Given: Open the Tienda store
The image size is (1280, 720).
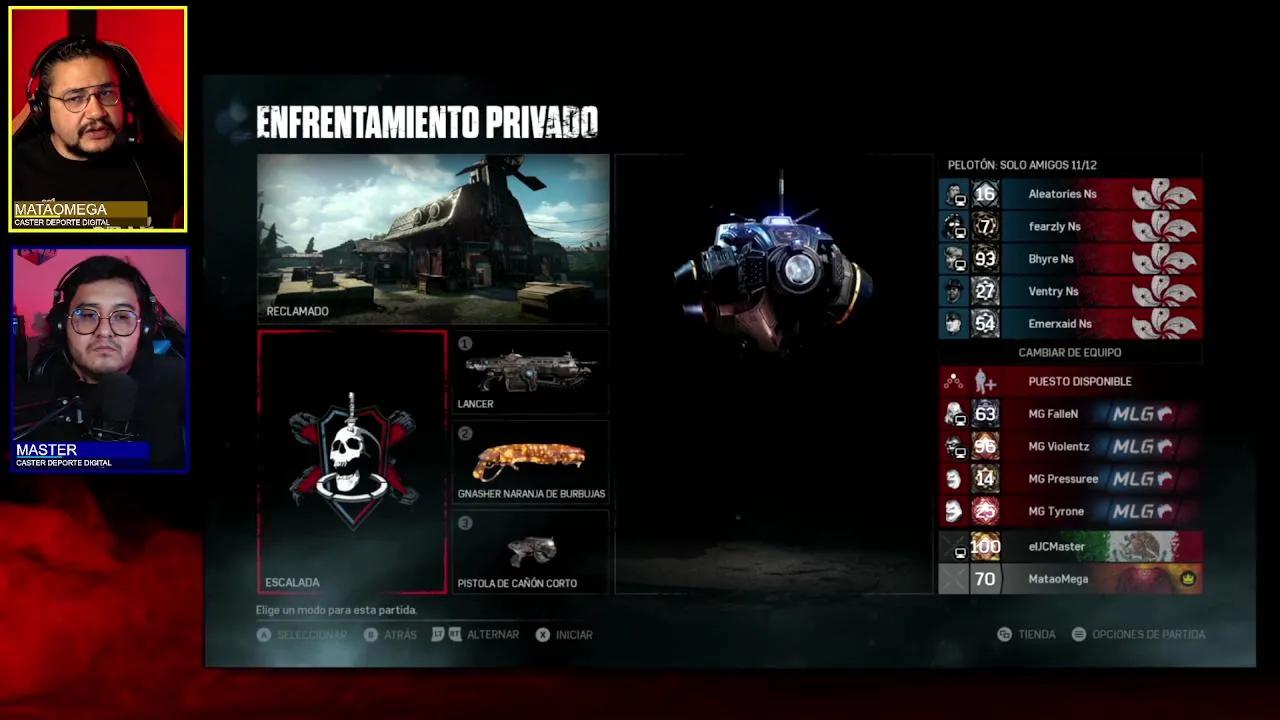Looking at the screenshot, I should (1027, 634).
